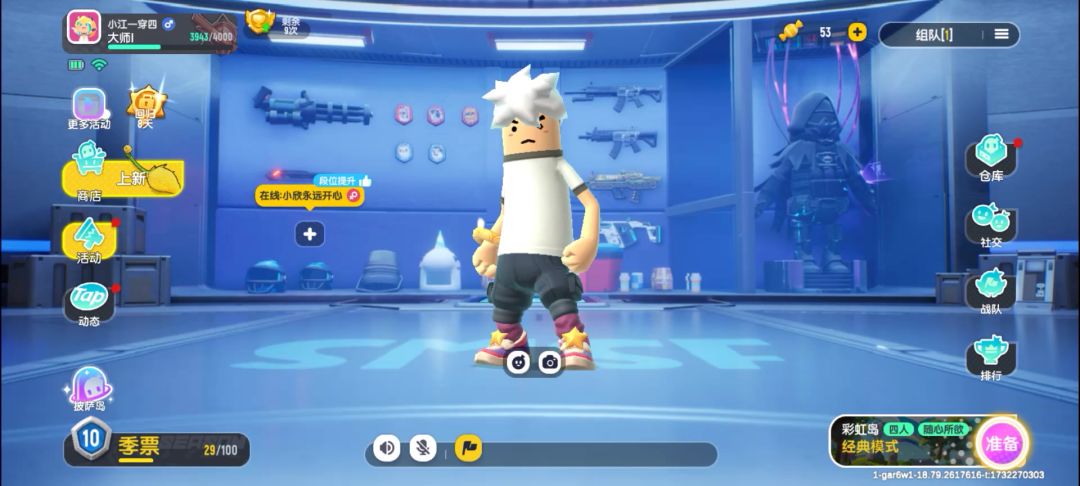The width and height of the screenshot is (1080, 486).
Task: Open the 活动 activity menu
Action: point(89,239)
